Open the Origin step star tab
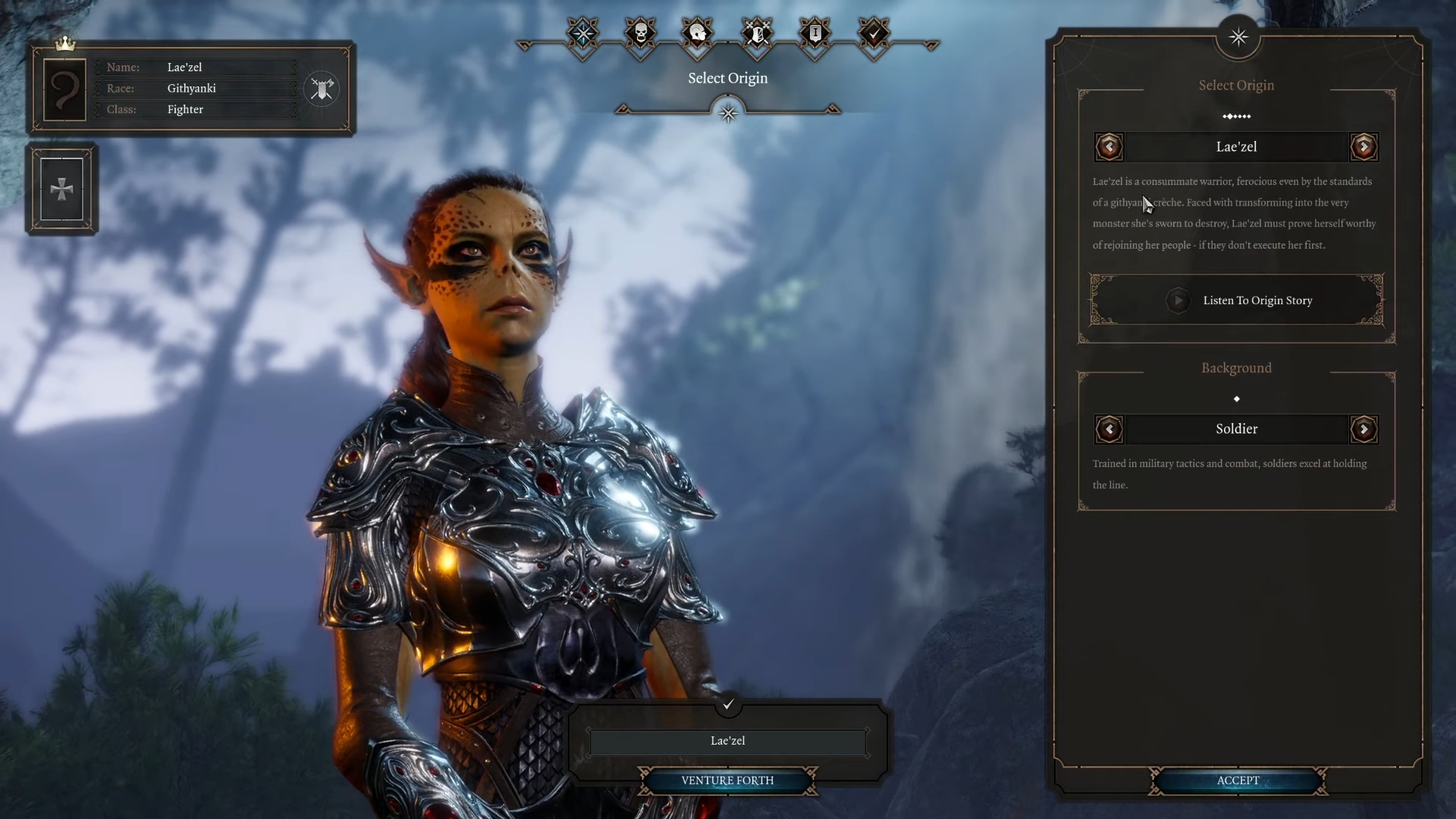The width and height of the screenshot is (1456, 819). point(582,33)
